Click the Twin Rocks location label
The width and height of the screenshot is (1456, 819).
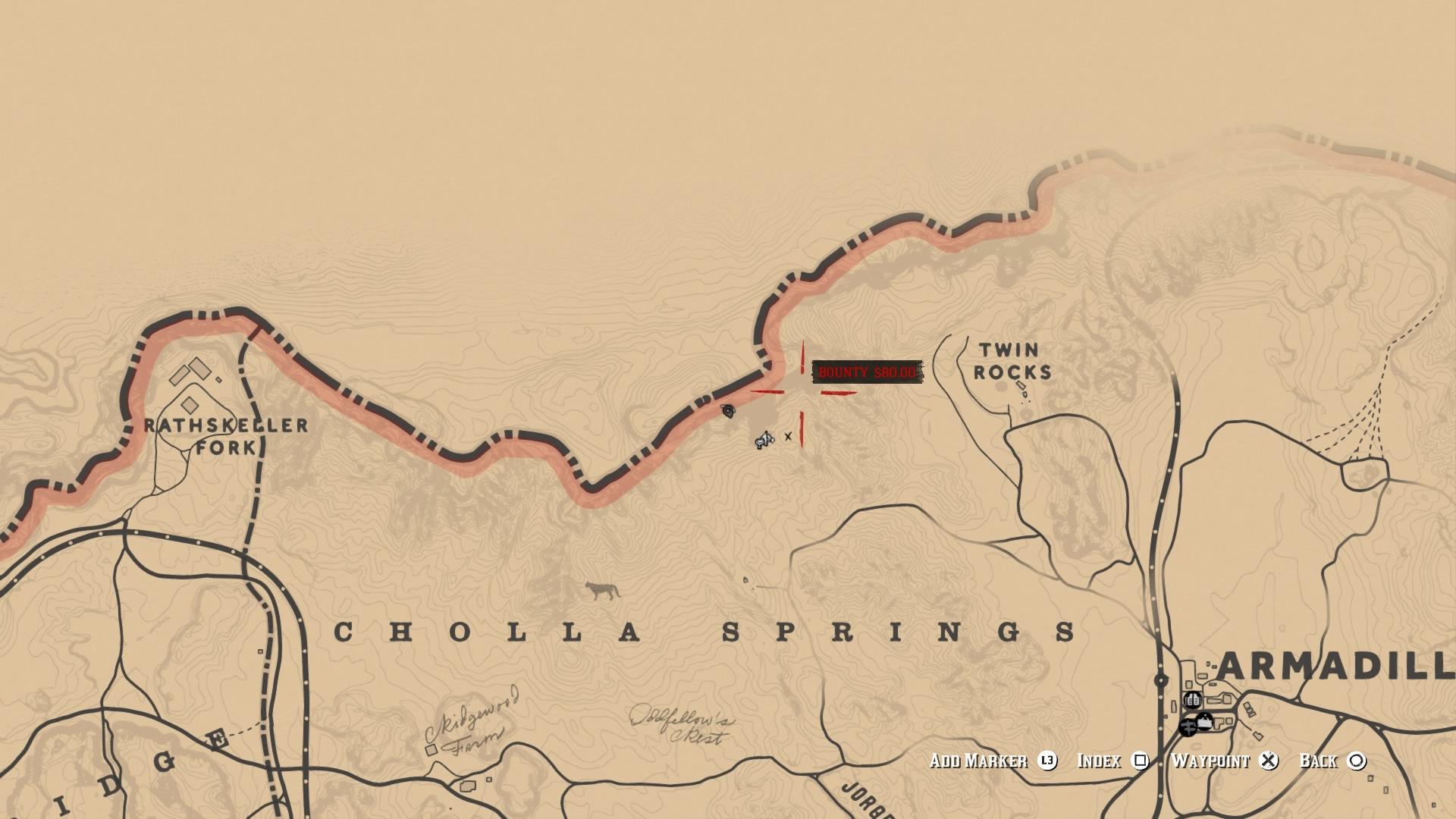(x=1011, y=358)
